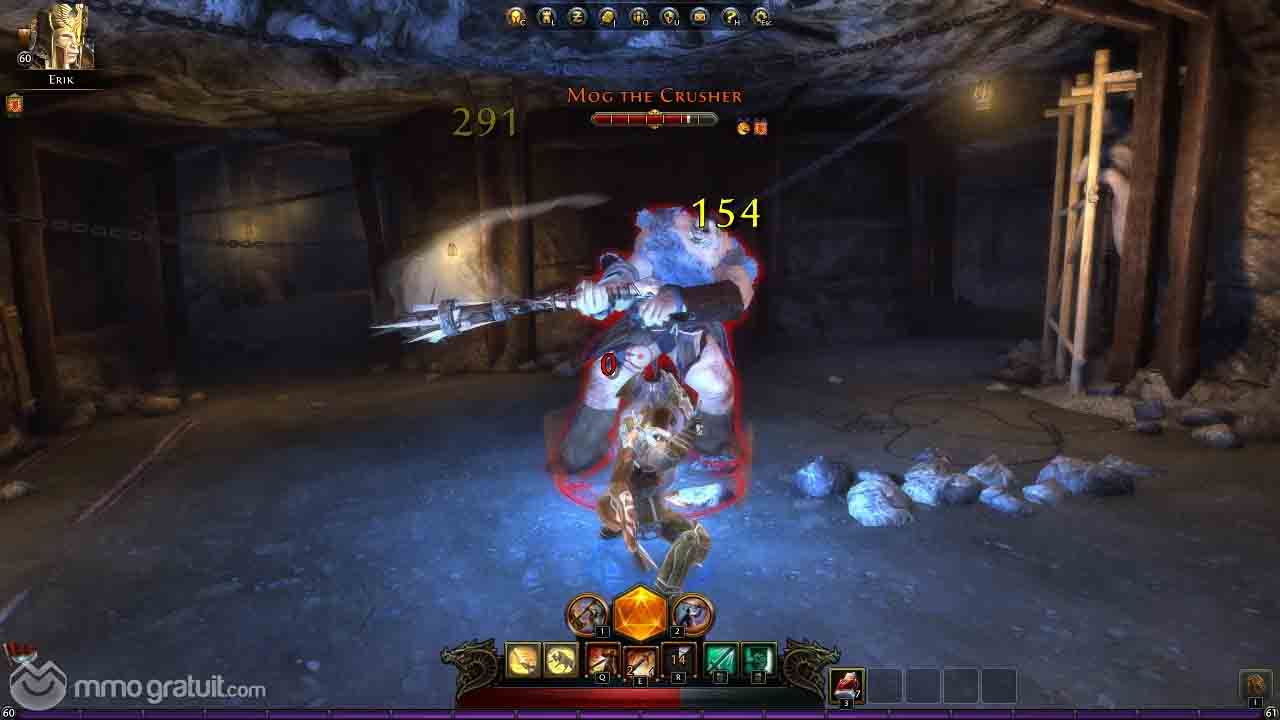Use the yellow sword-slash at-will power
The width and height of the screenshot is (1280, 720).
click(x=523, y=660)
